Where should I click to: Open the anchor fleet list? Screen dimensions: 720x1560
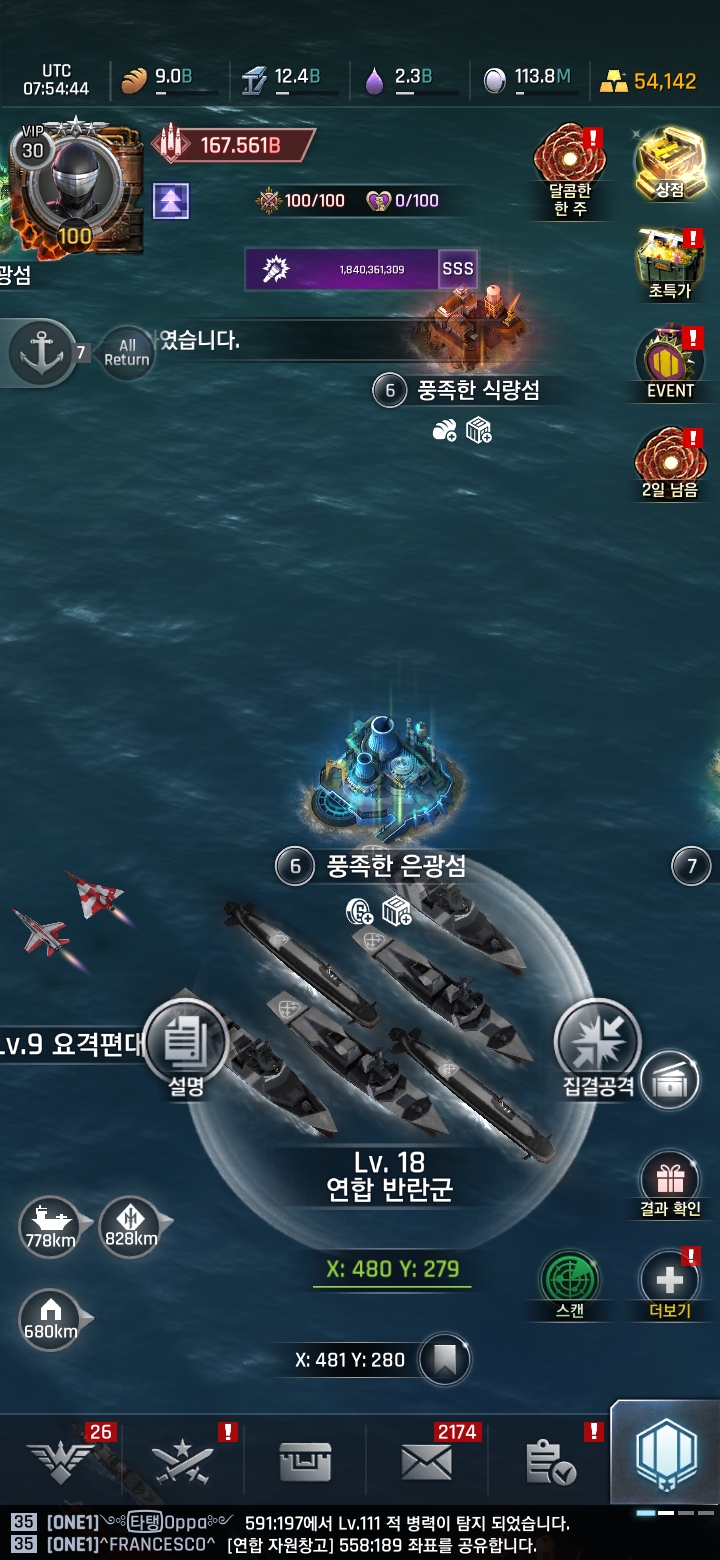tap(42, 352)
